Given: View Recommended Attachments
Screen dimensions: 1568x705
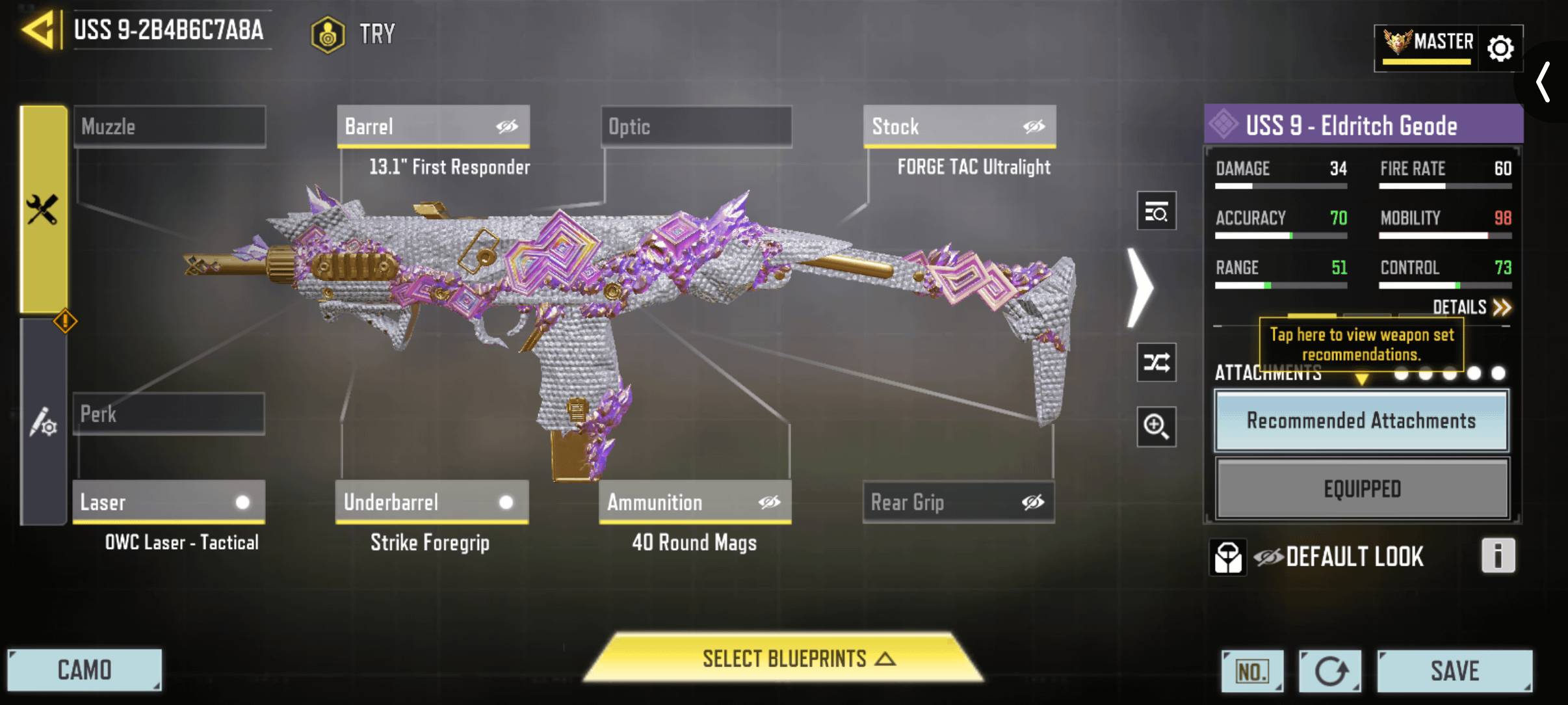Looking at the screenshot, I should [1361, 421].
